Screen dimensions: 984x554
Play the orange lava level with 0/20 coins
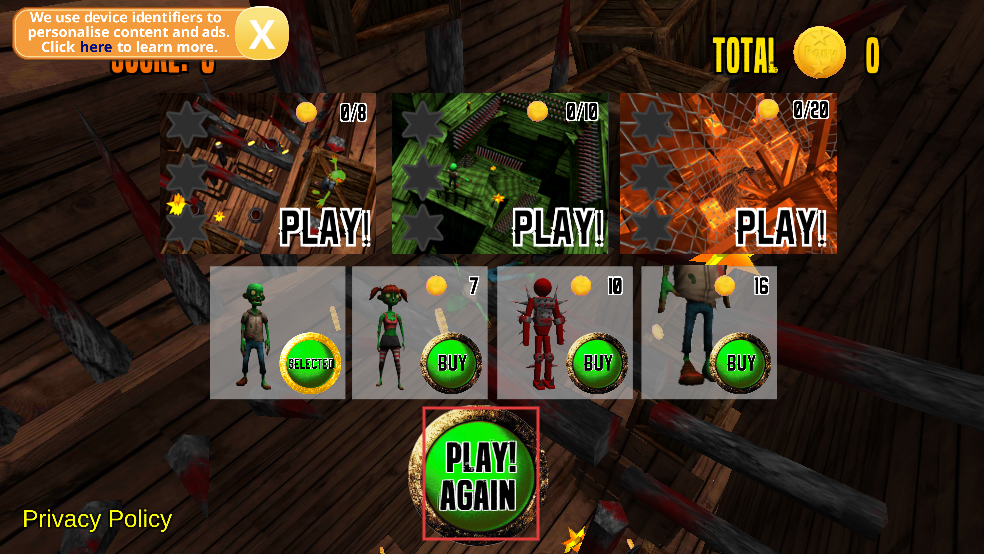pos(781,227)
